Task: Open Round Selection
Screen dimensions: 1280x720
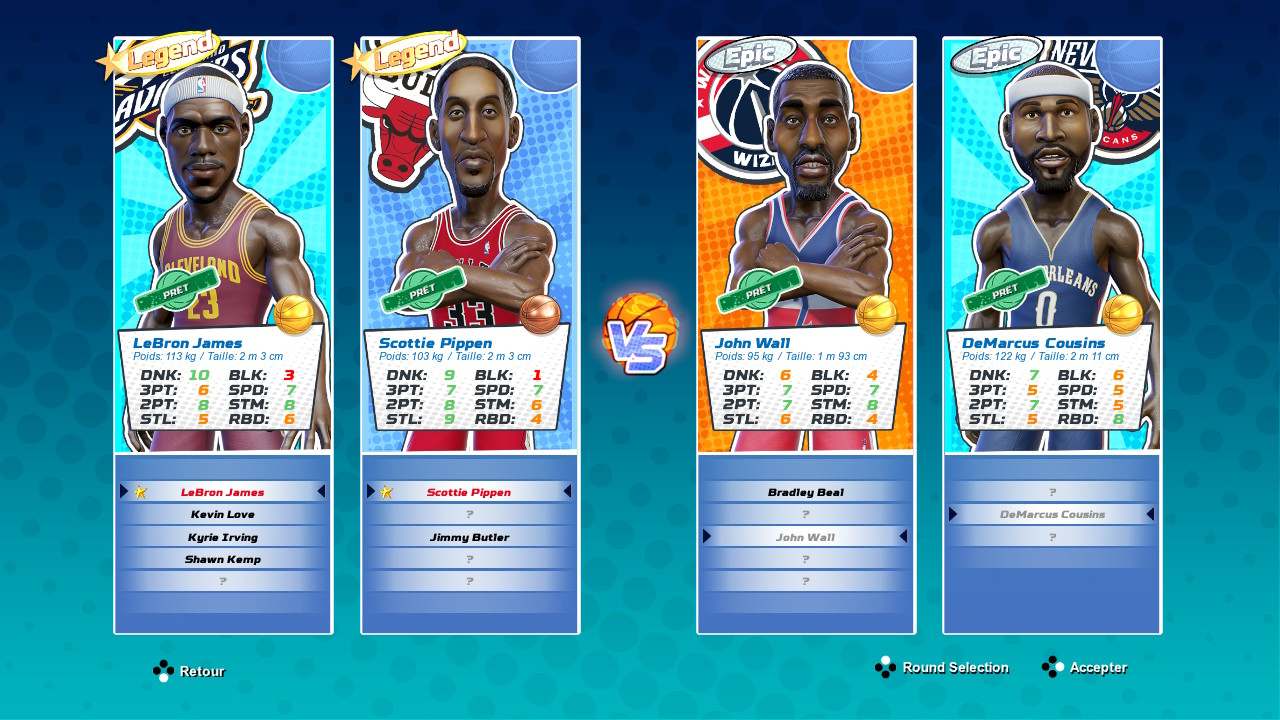Action: (x=954, y=667)
